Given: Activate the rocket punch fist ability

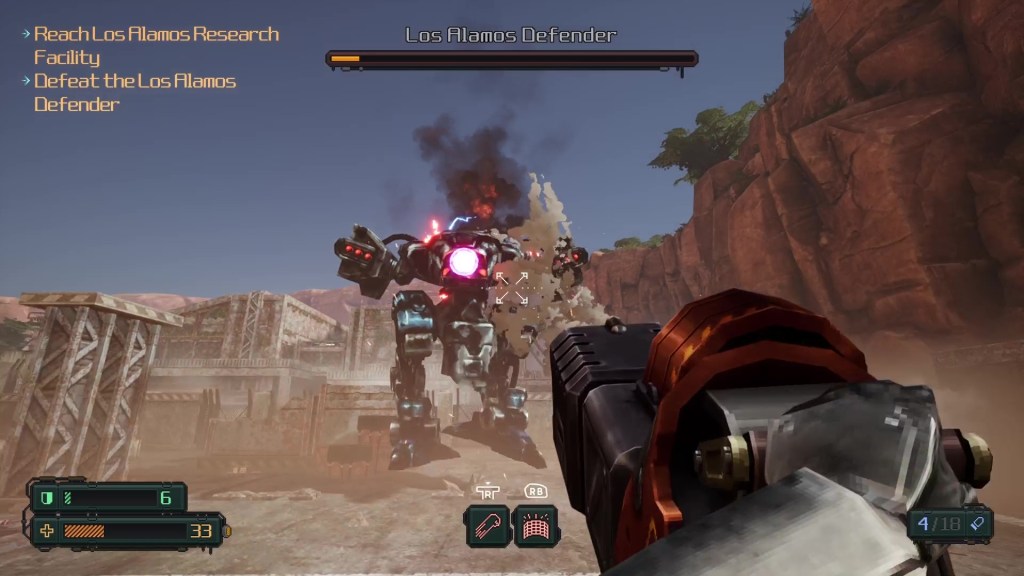Looking at the screenshot, I should coord(487,525).
